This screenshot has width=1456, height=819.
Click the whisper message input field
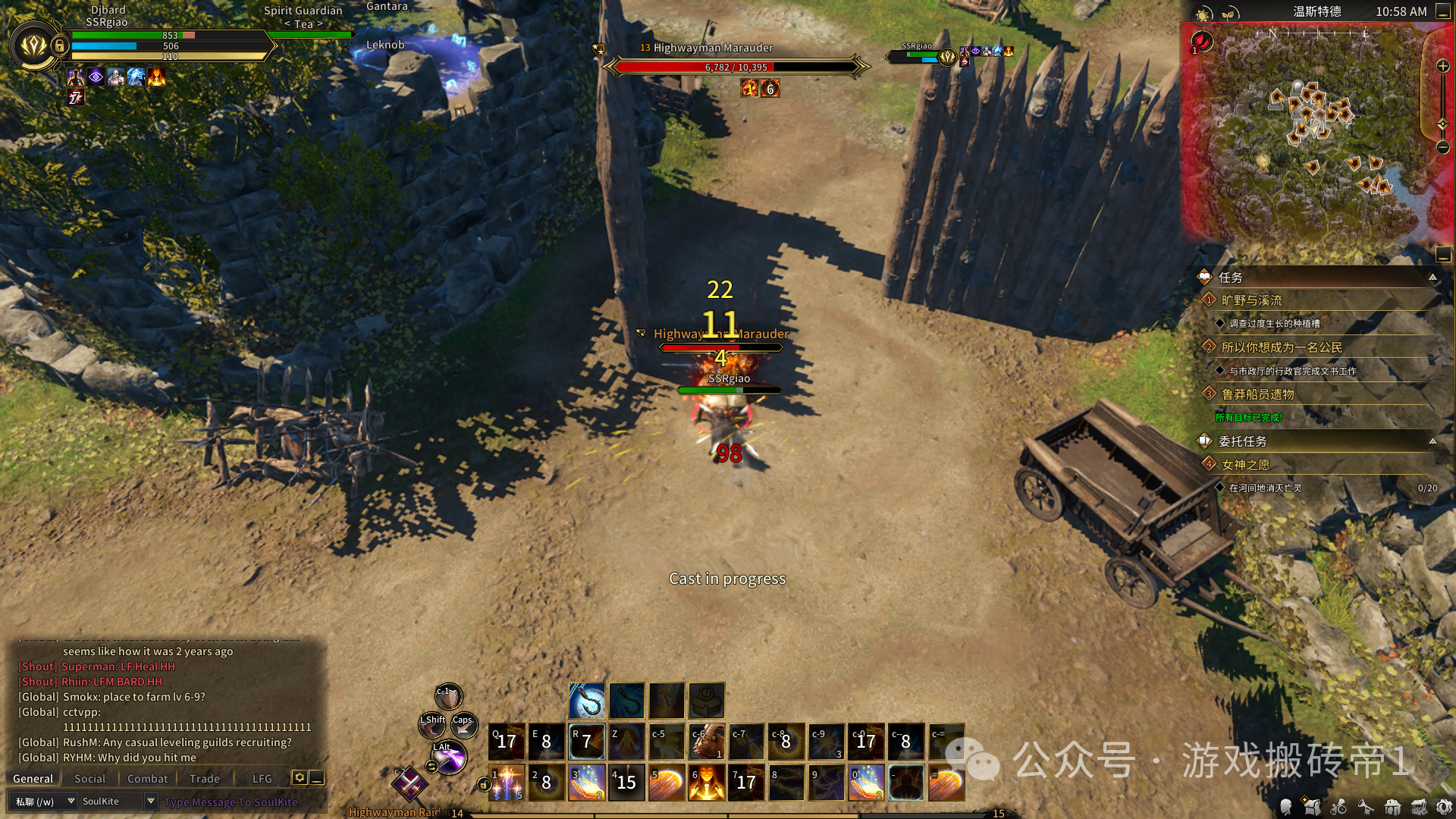point(231,802)
